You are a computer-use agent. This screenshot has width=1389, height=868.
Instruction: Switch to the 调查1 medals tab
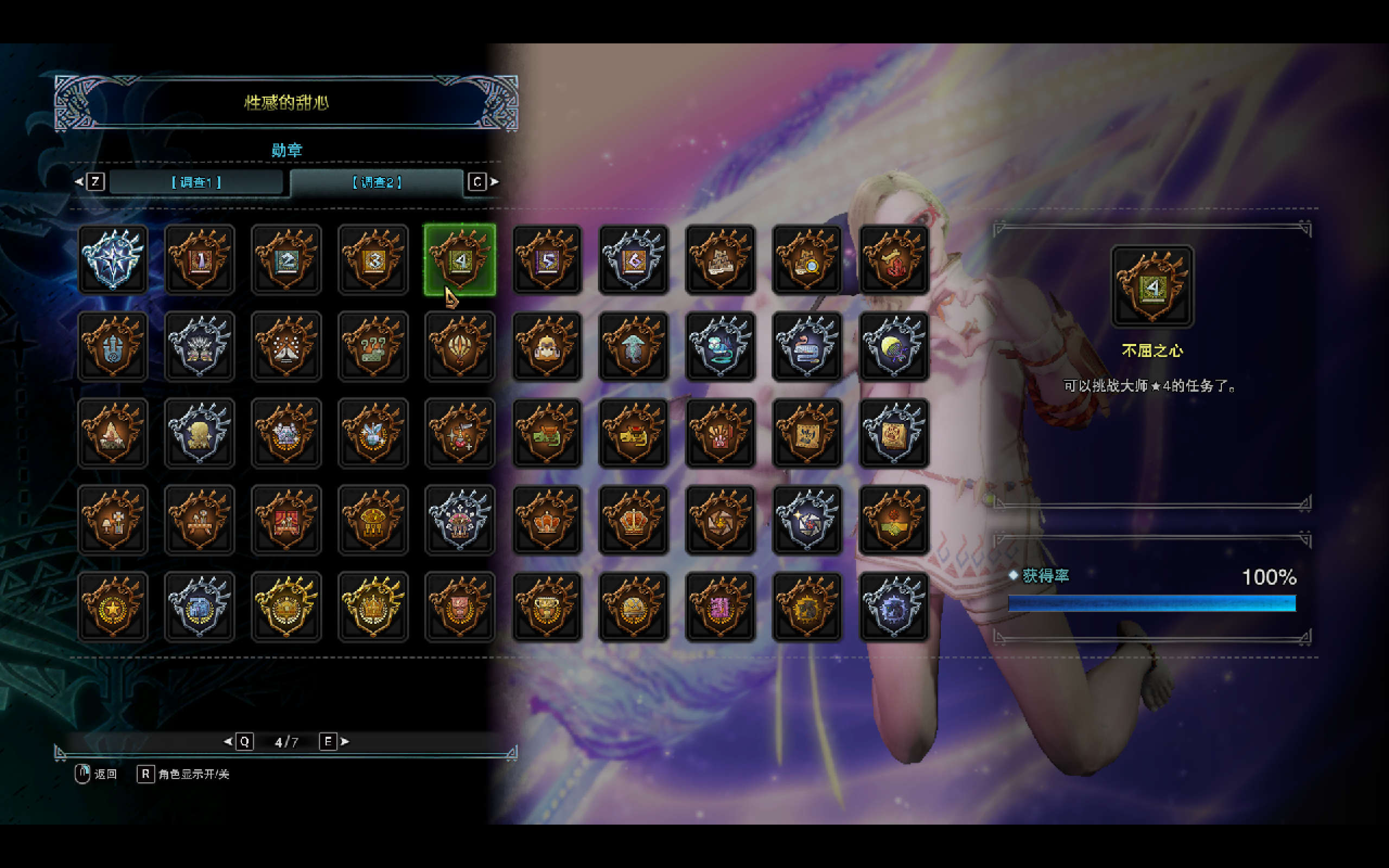click(x=196, y=182)
